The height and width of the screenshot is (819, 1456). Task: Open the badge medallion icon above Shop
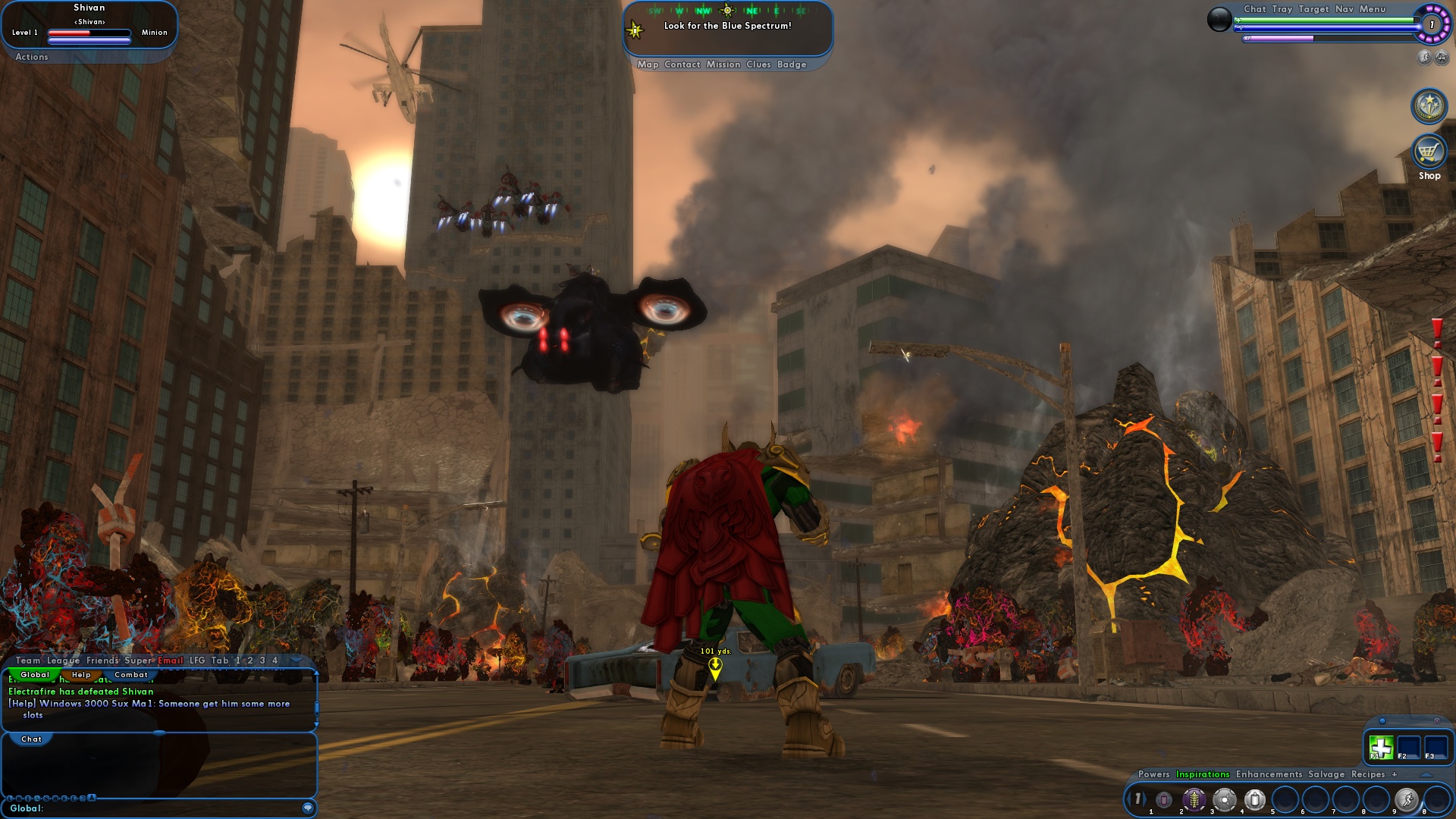click(x=1429, y=106)
